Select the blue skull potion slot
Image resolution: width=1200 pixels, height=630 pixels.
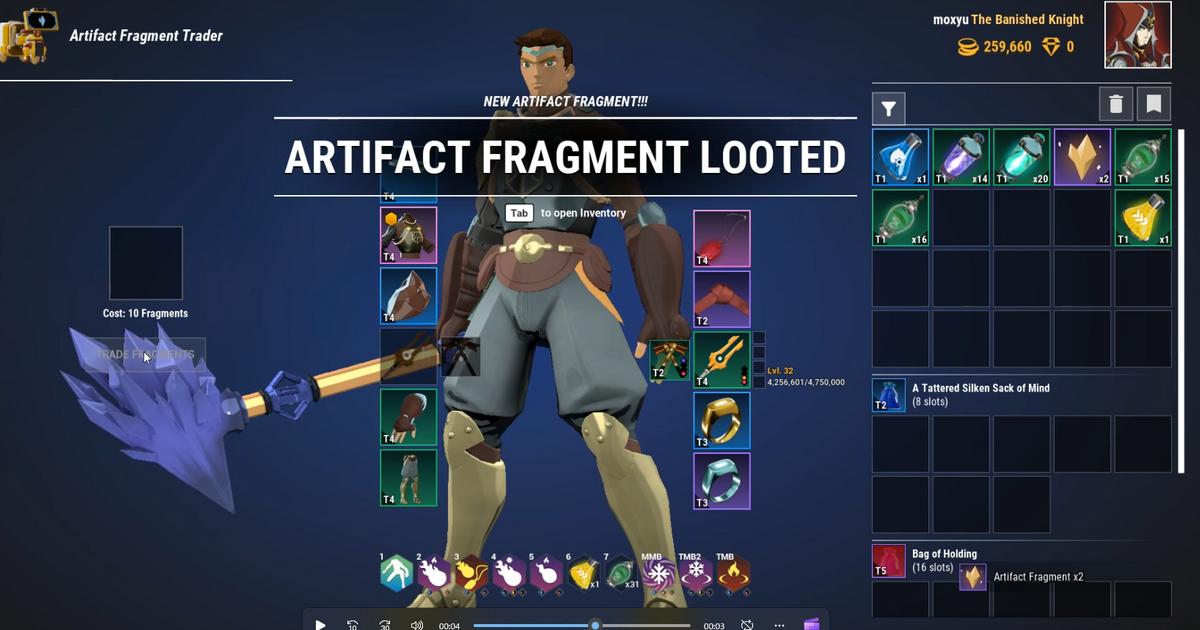(901, 157)
